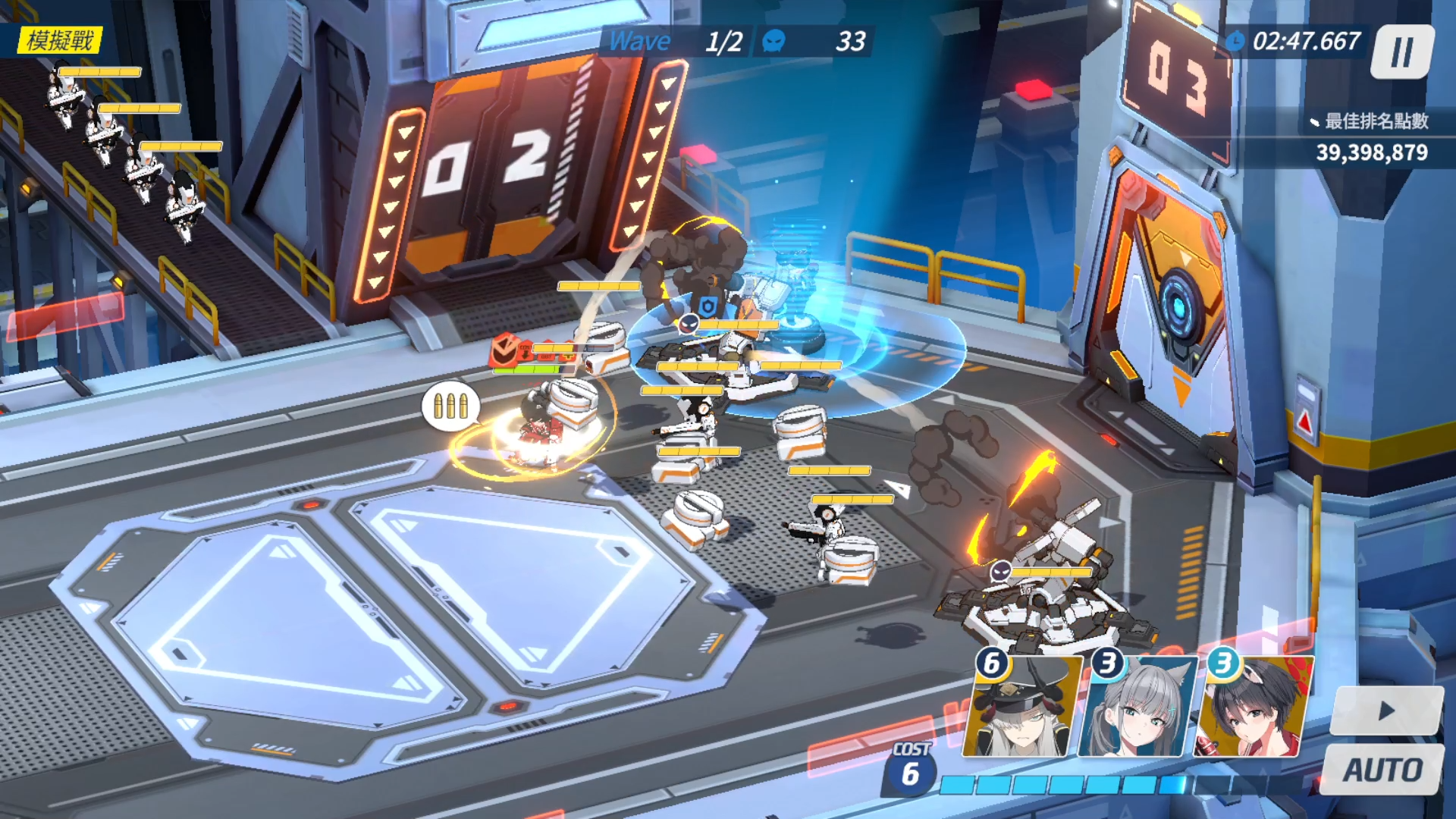The image size is (1456, 819).
Task: Use the black-haired girl skill card
Action: 1254,708
